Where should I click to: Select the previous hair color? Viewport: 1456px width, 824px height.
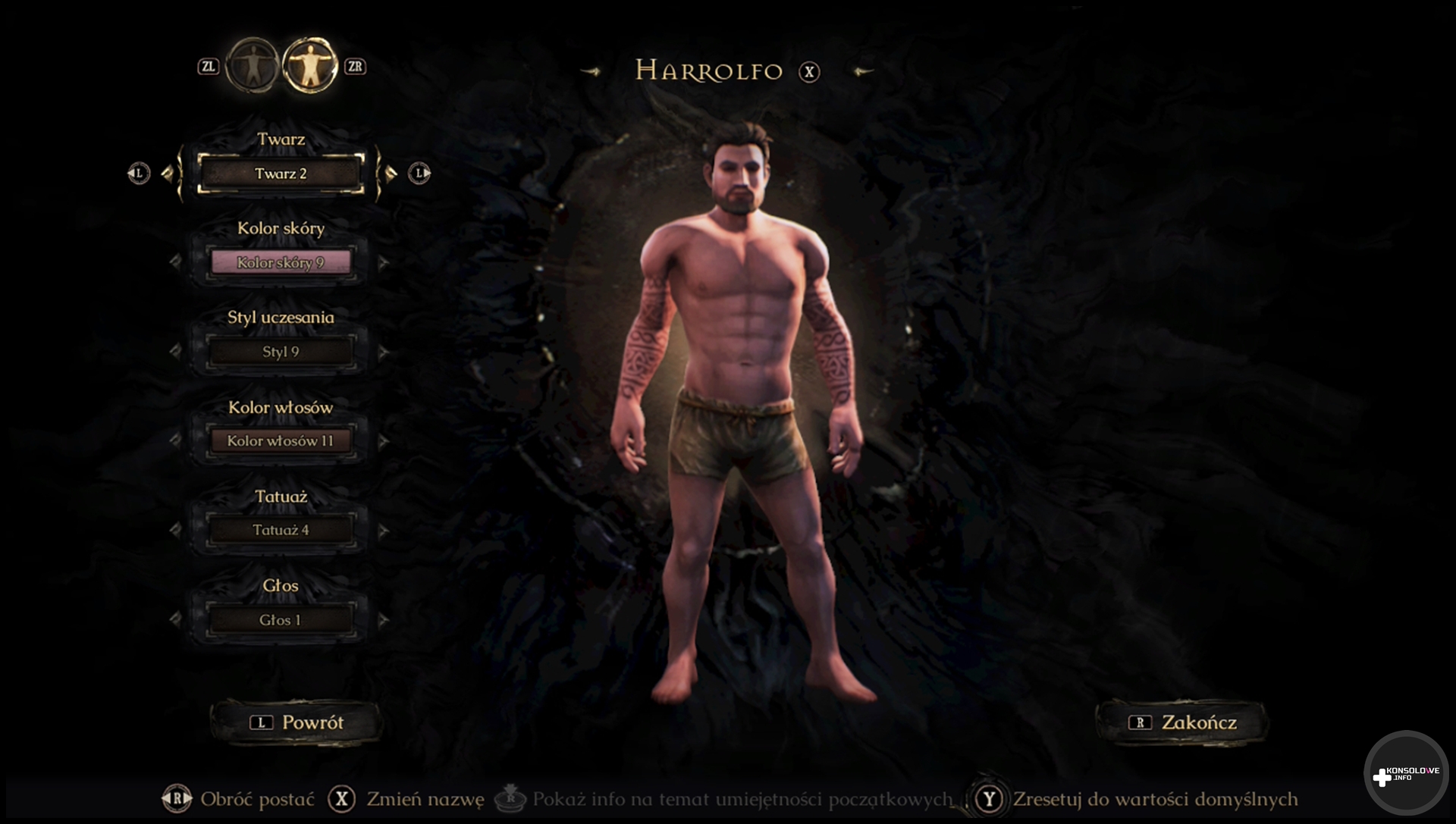tap(176, 440)
